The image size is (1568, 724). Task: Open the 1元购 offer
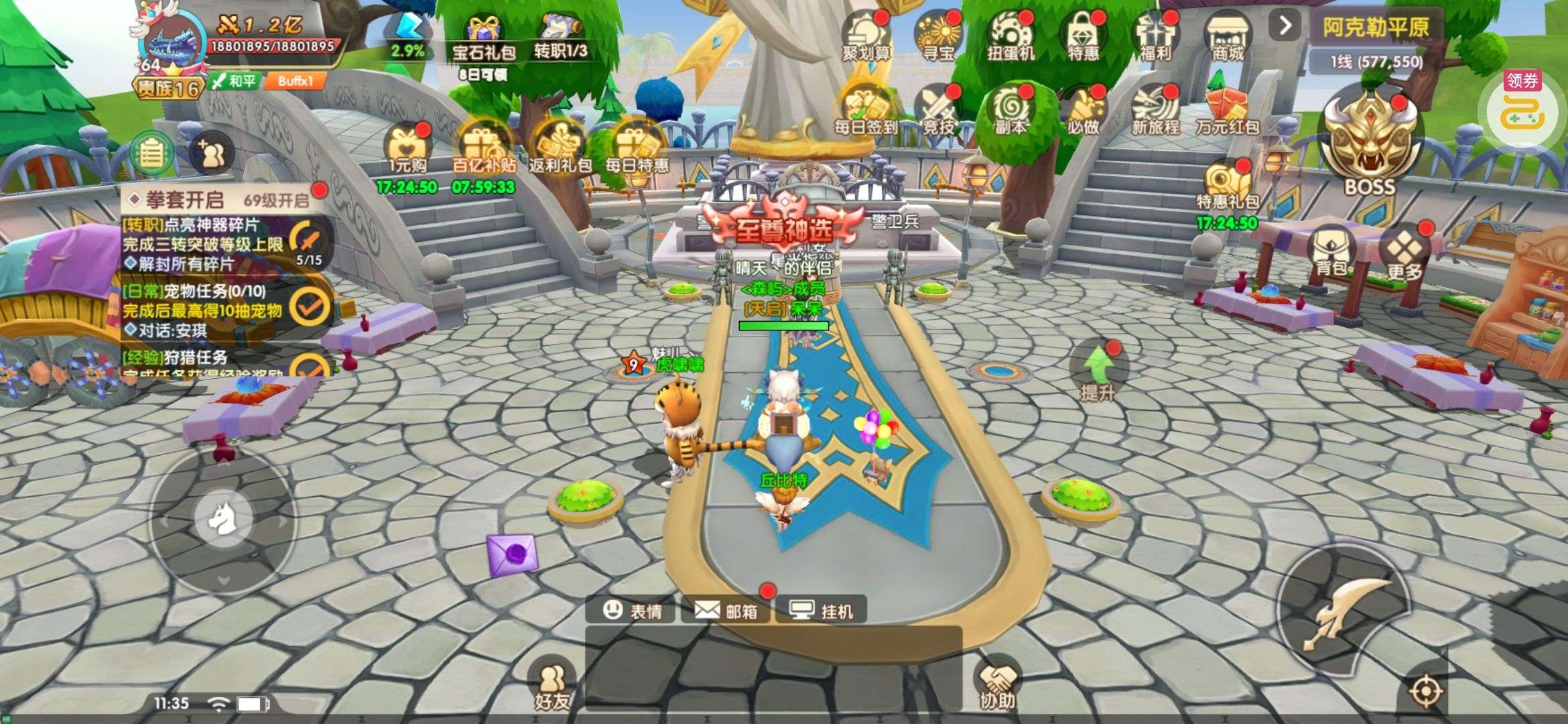pyautogui.click(x=407, y=151)
